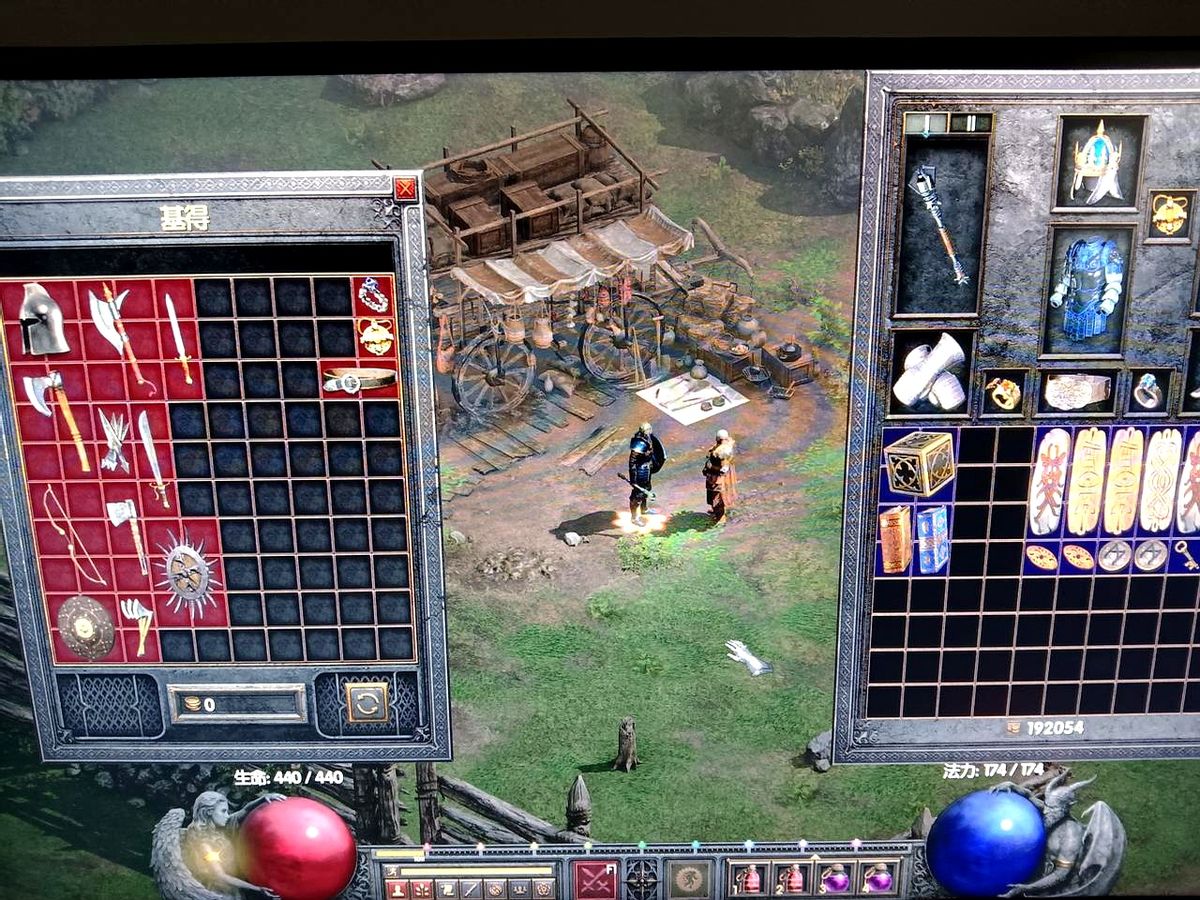The image size is (1200, 900).
Task: Select the equipped mace weapon slot
Action: click(939, 226)
